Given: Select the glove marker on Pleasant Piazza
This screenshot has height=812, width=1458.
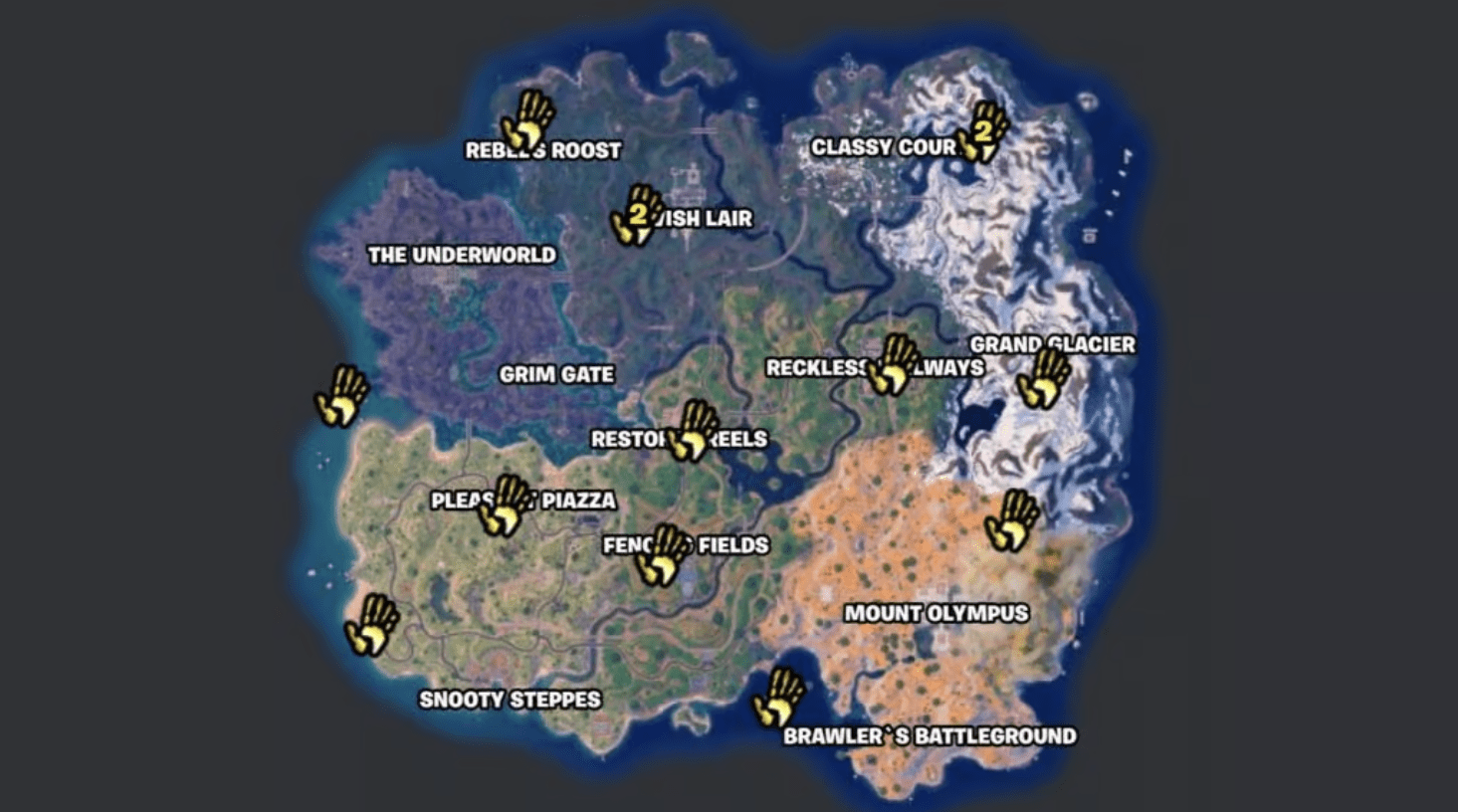Looking at the screenshot, I should coord(508,507).
